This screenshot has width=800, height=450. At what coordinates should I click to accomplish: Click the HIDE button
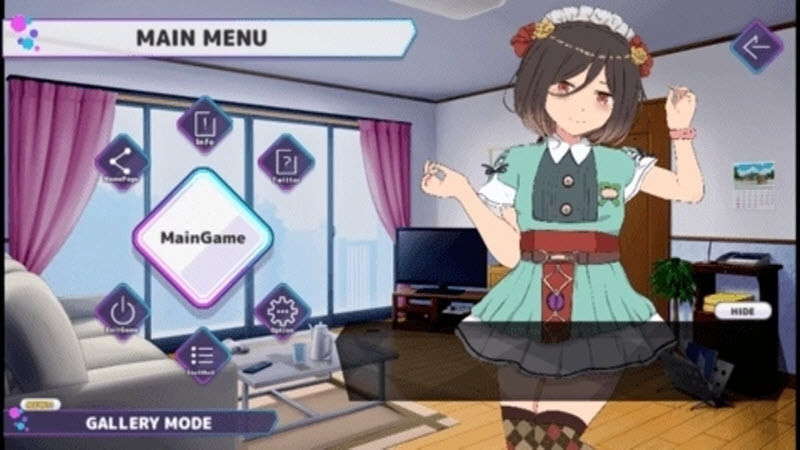pos(743,311)
